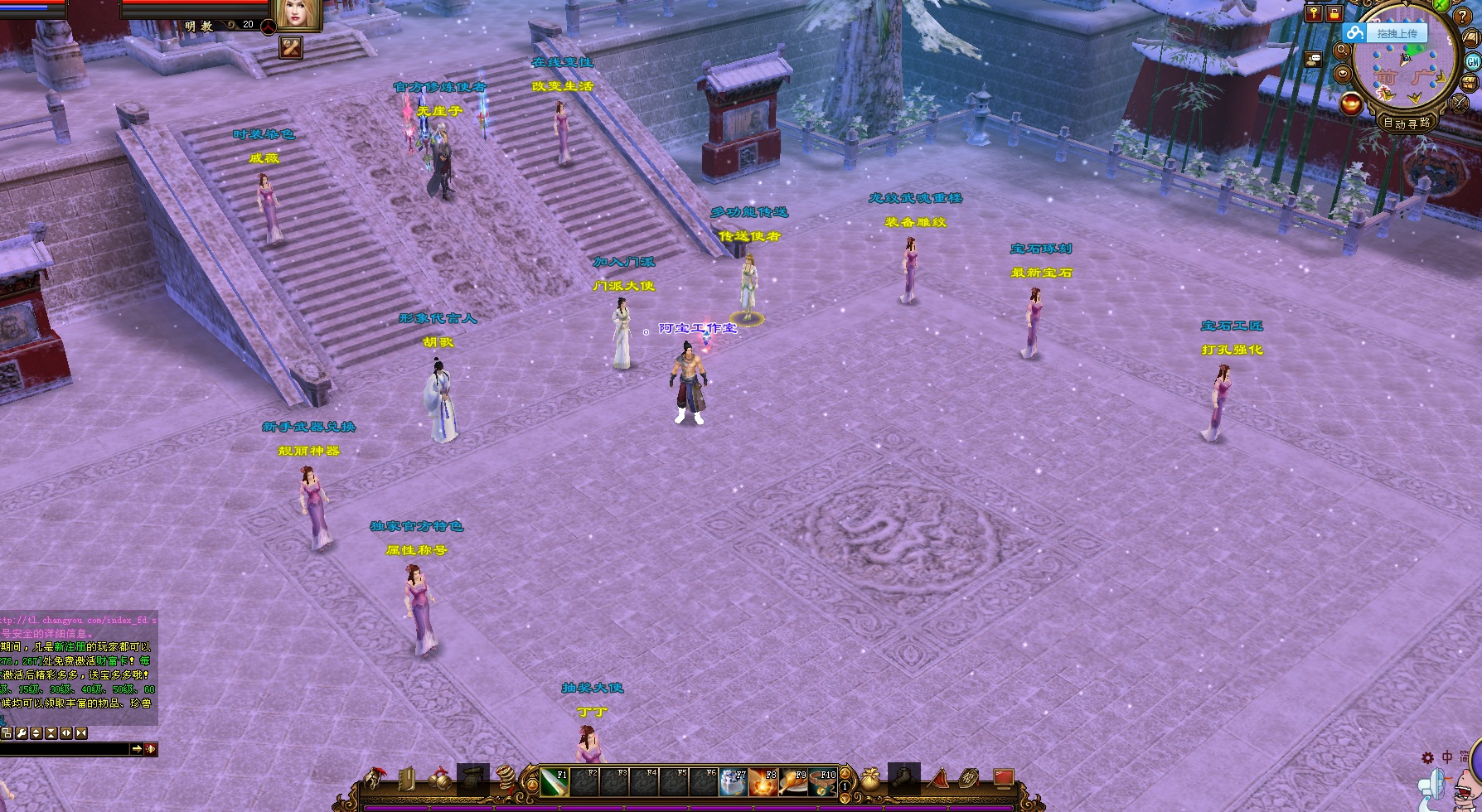
Task: Open the treasure chest icon beside minimap
Action: 1470,83
